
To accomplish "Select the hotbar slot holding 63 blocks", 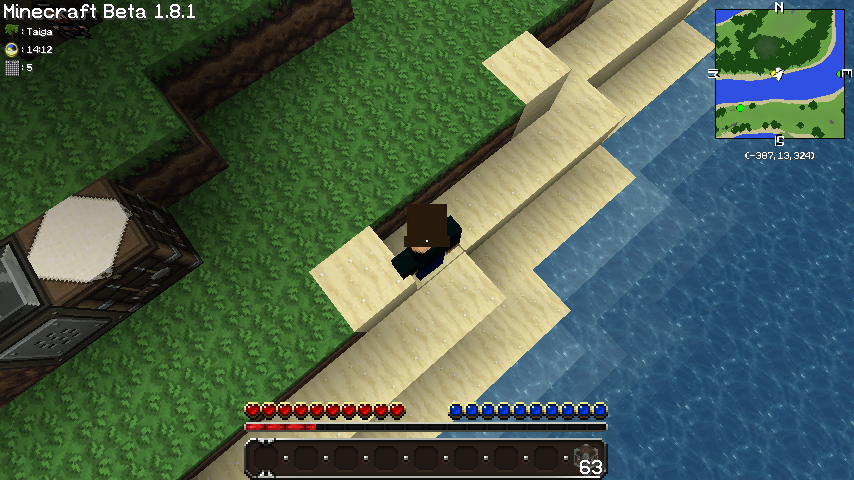I will pos(586,459).
